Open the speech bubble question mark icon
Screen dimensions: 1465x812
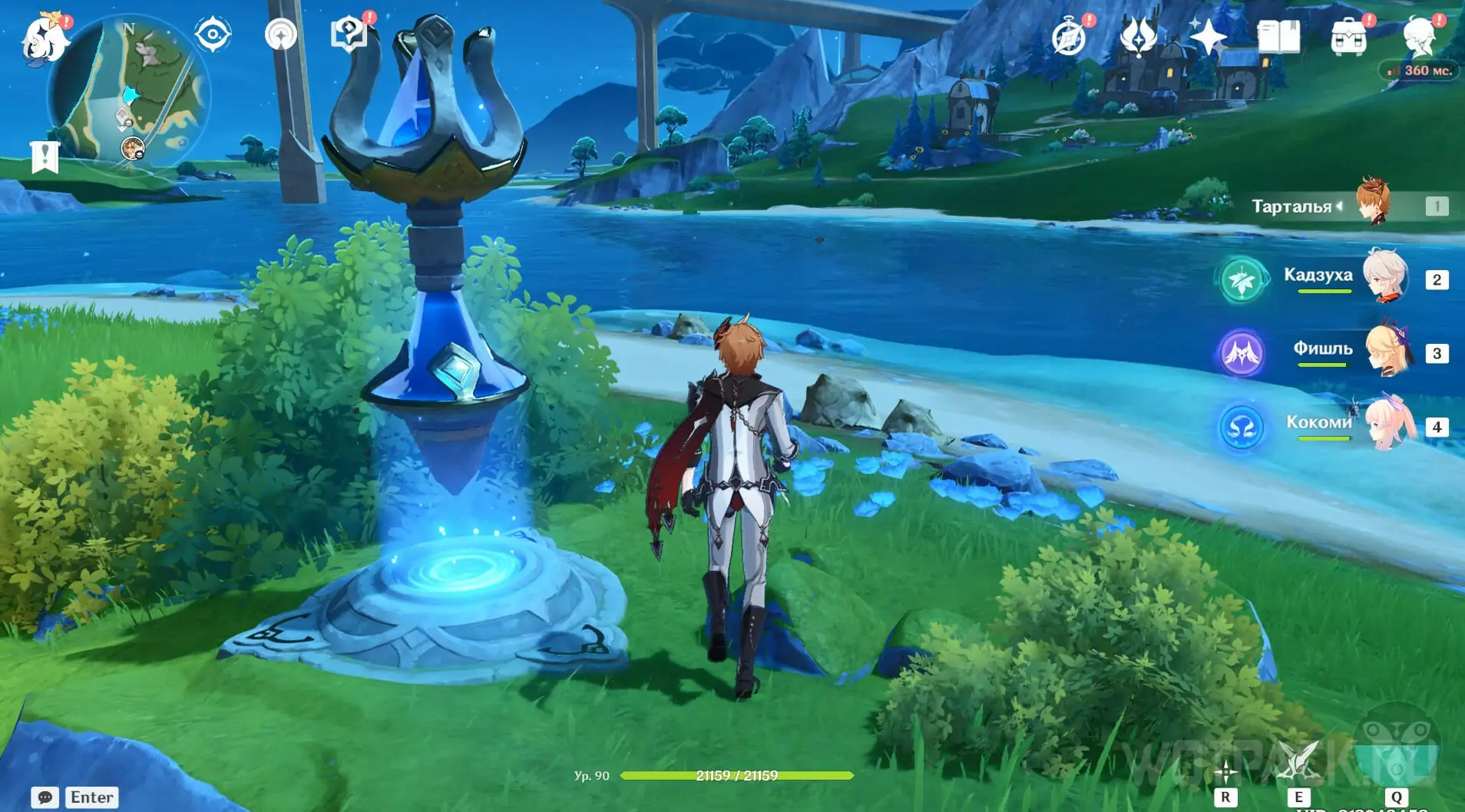349,35
